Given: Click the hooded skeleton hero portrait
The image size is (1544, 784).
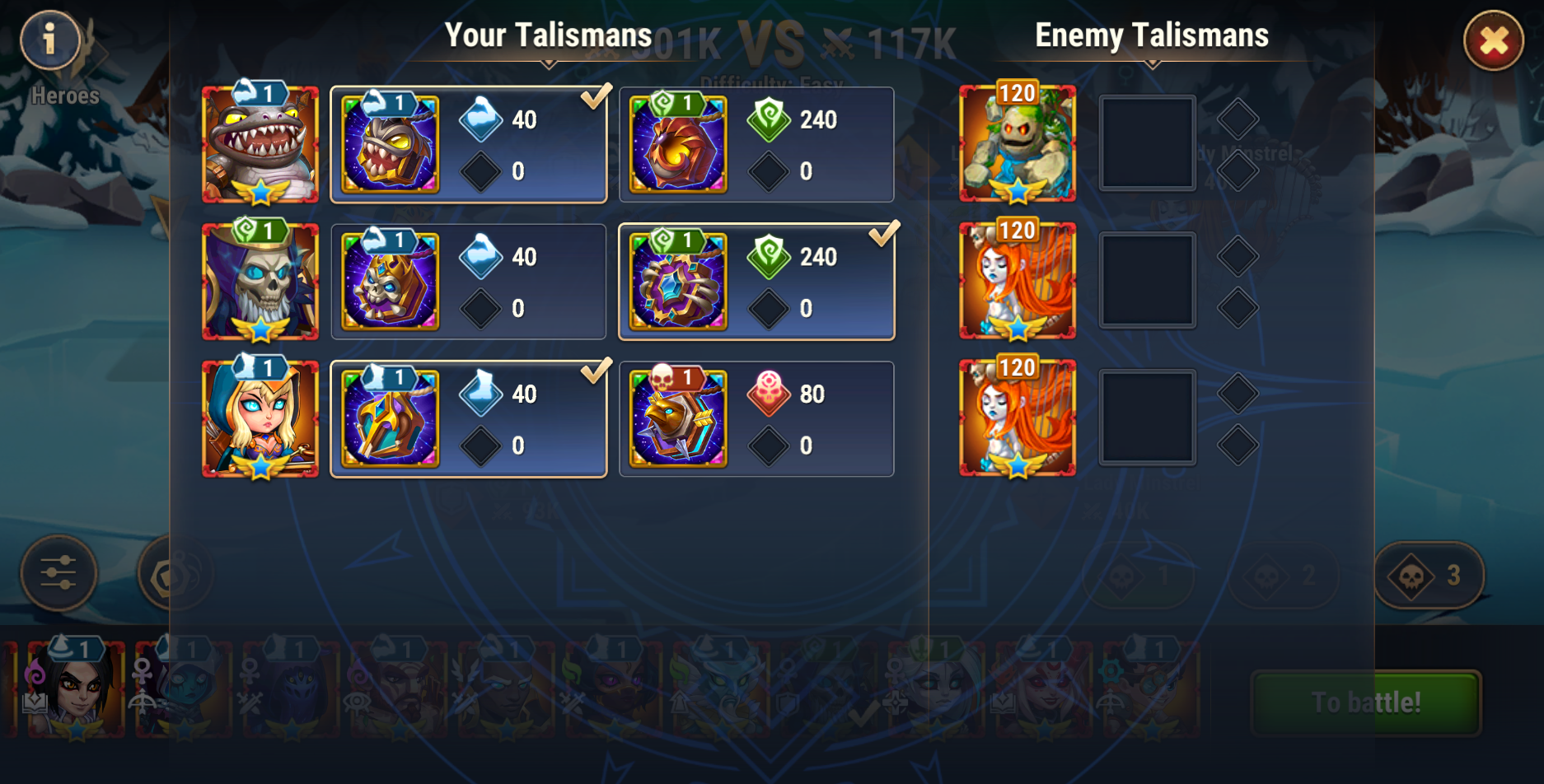Looking at the screenshot, I should pyautogui.click(x=260, y=282).
